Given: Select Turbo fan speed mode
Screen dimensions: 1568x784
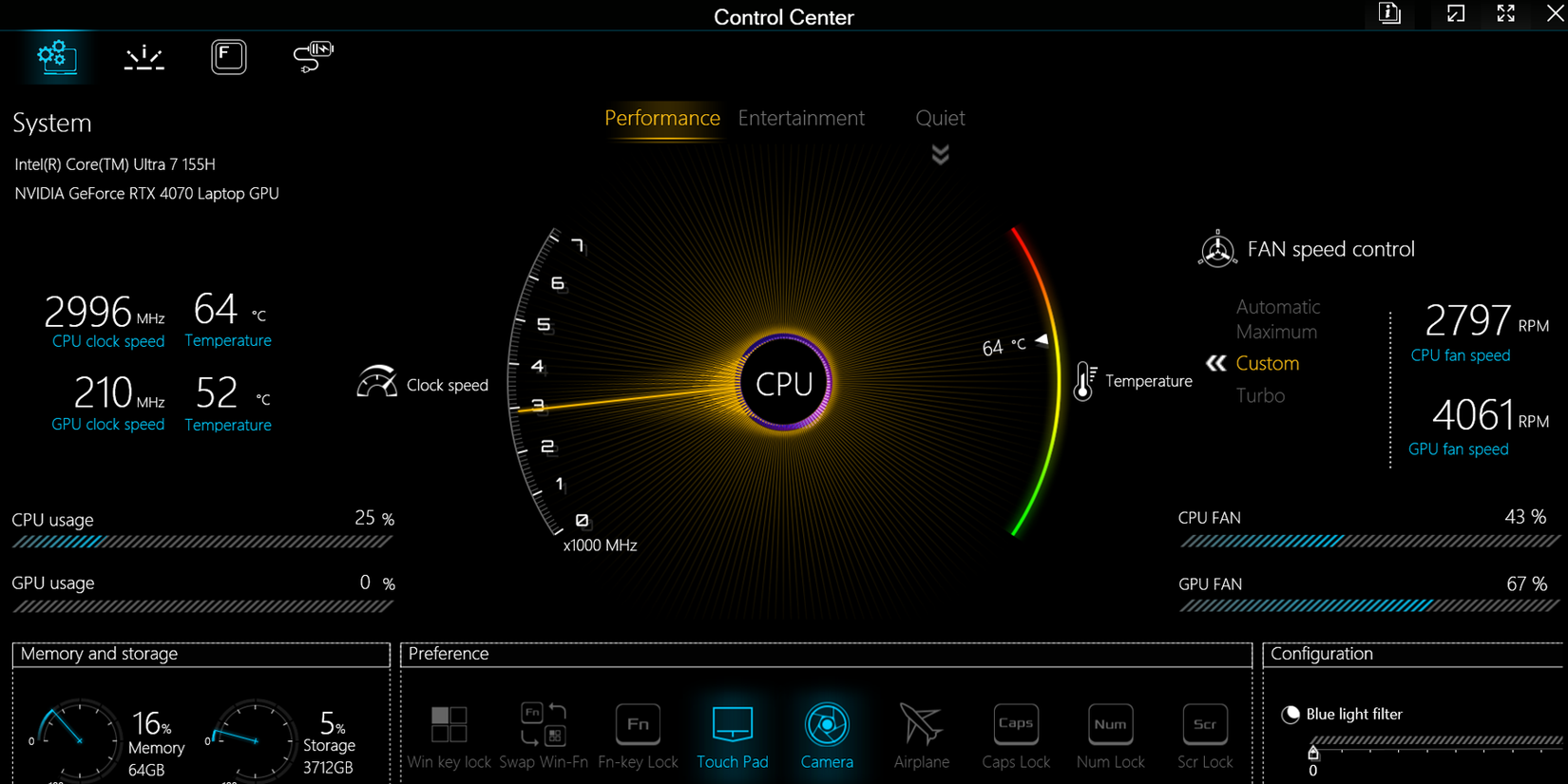Looking at the screenshot, I should coord(1261,395).
